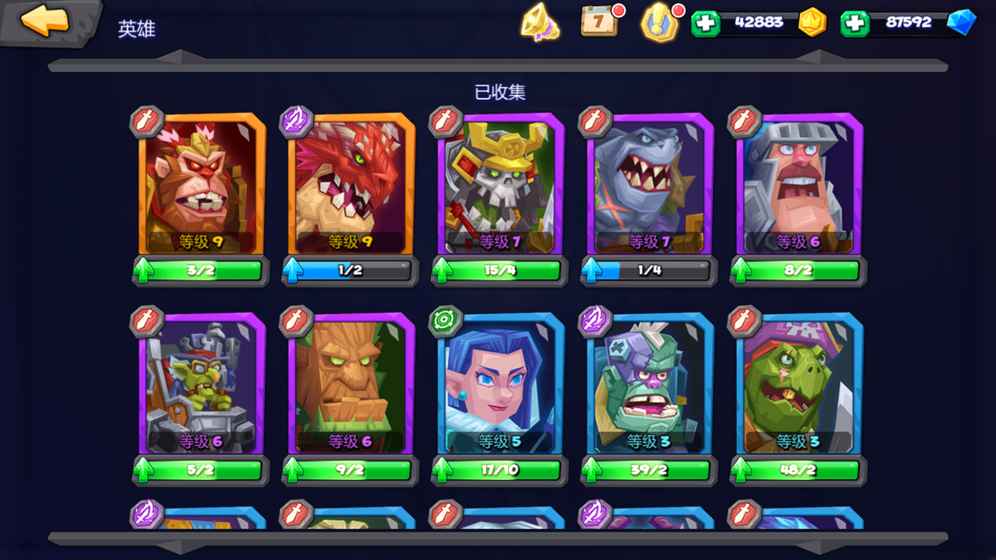
Task: Add gold coins with the green plus
Action: point(706,22)
